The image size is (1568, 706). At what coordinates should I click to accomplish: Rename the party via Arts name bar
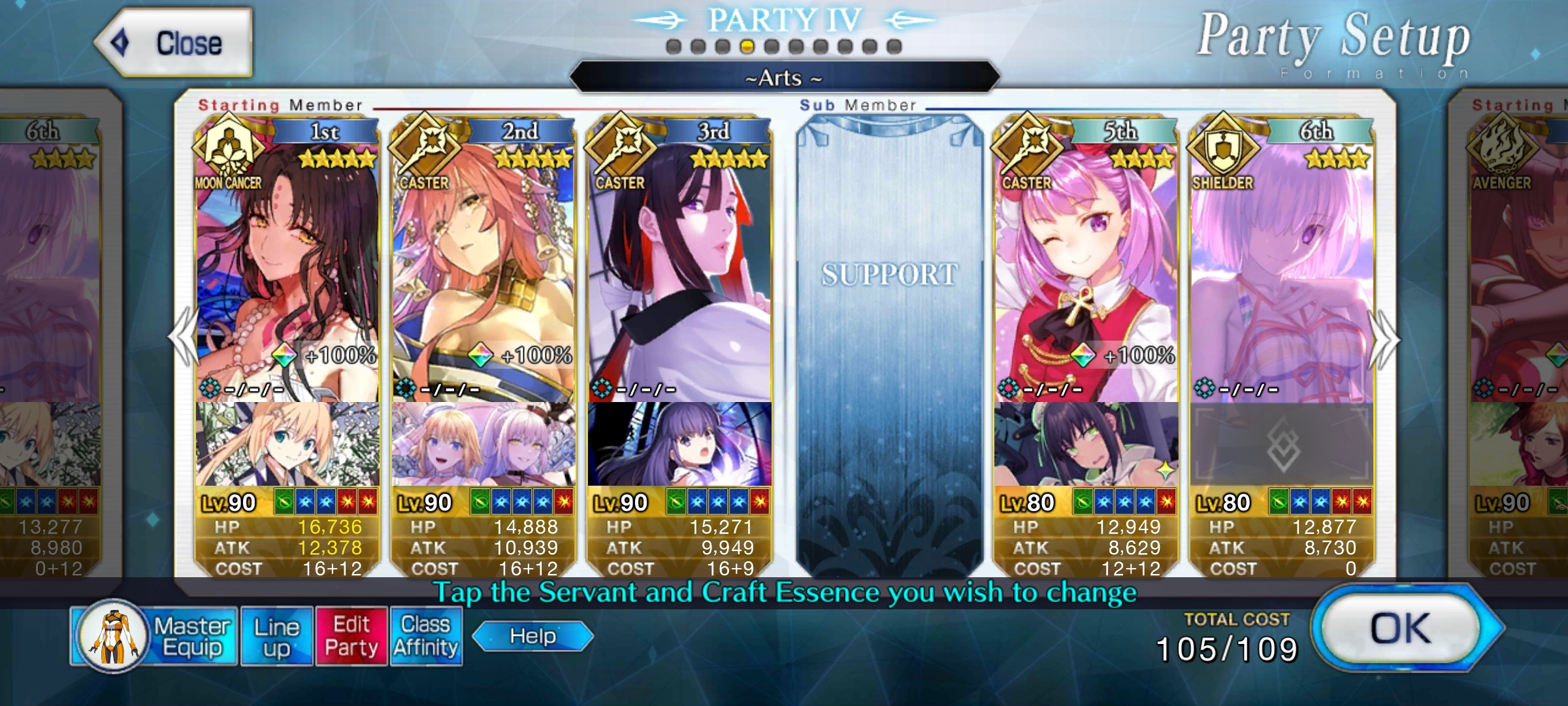tap(784, 78)
